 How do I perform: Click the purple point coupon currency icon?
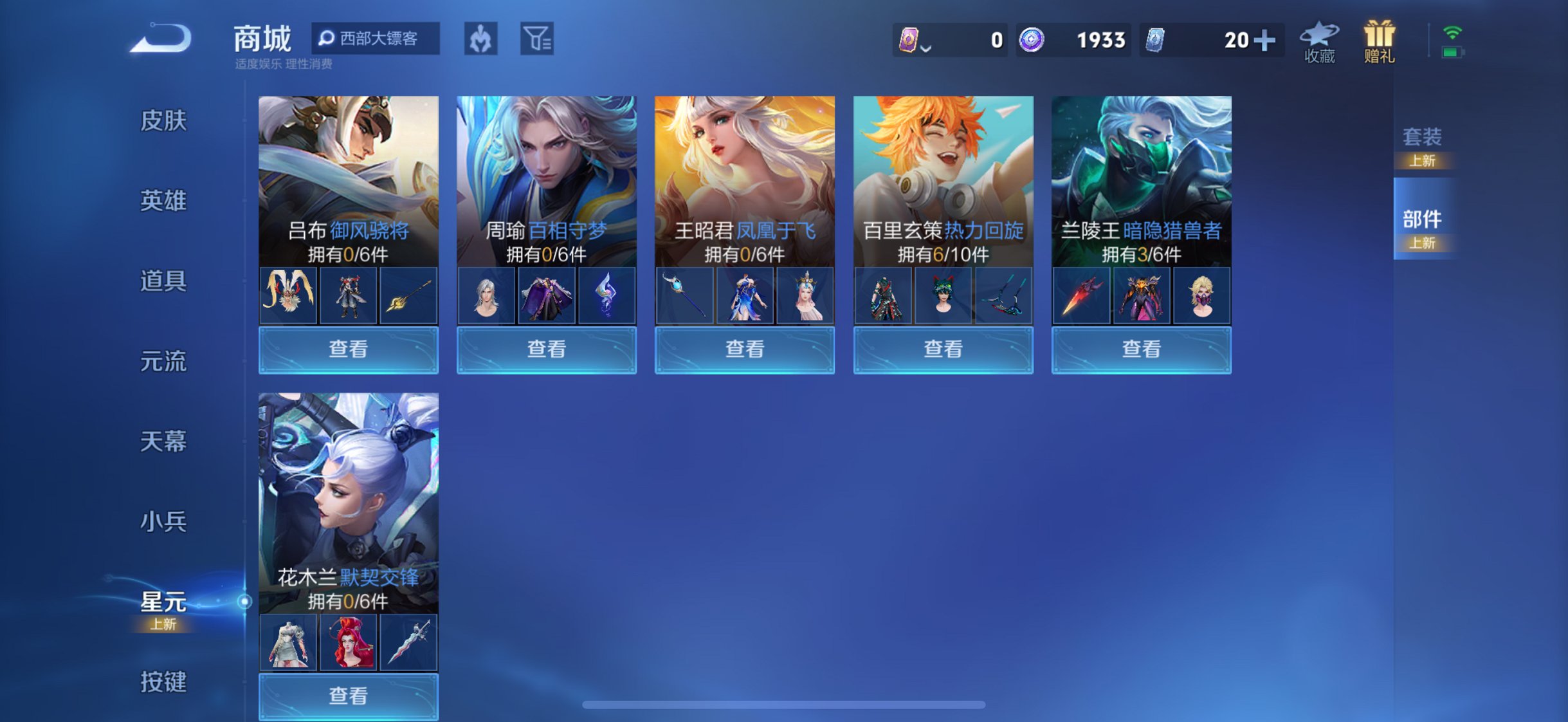tap(909, 40)
